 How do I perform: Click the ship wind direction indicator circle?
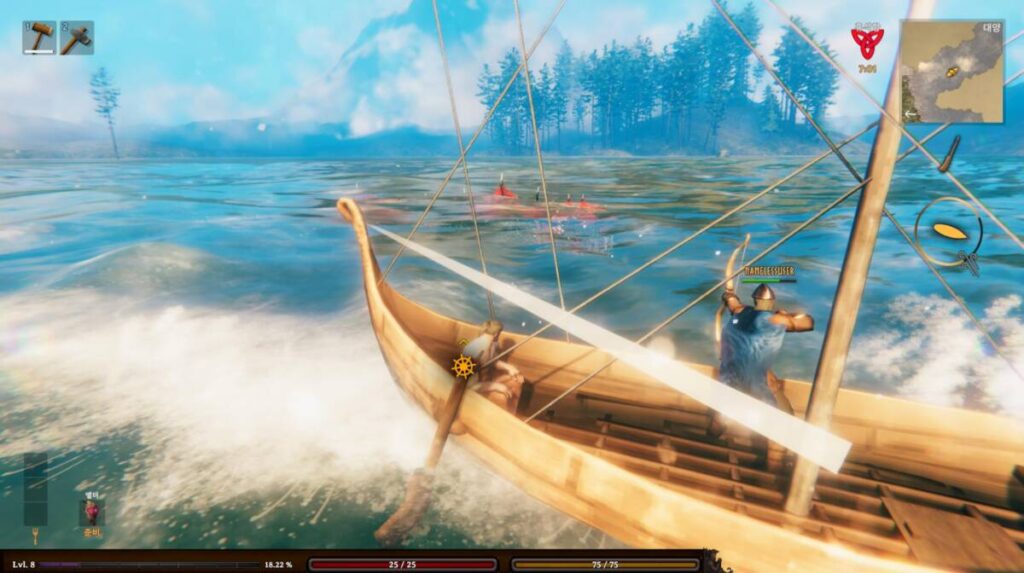948,231
